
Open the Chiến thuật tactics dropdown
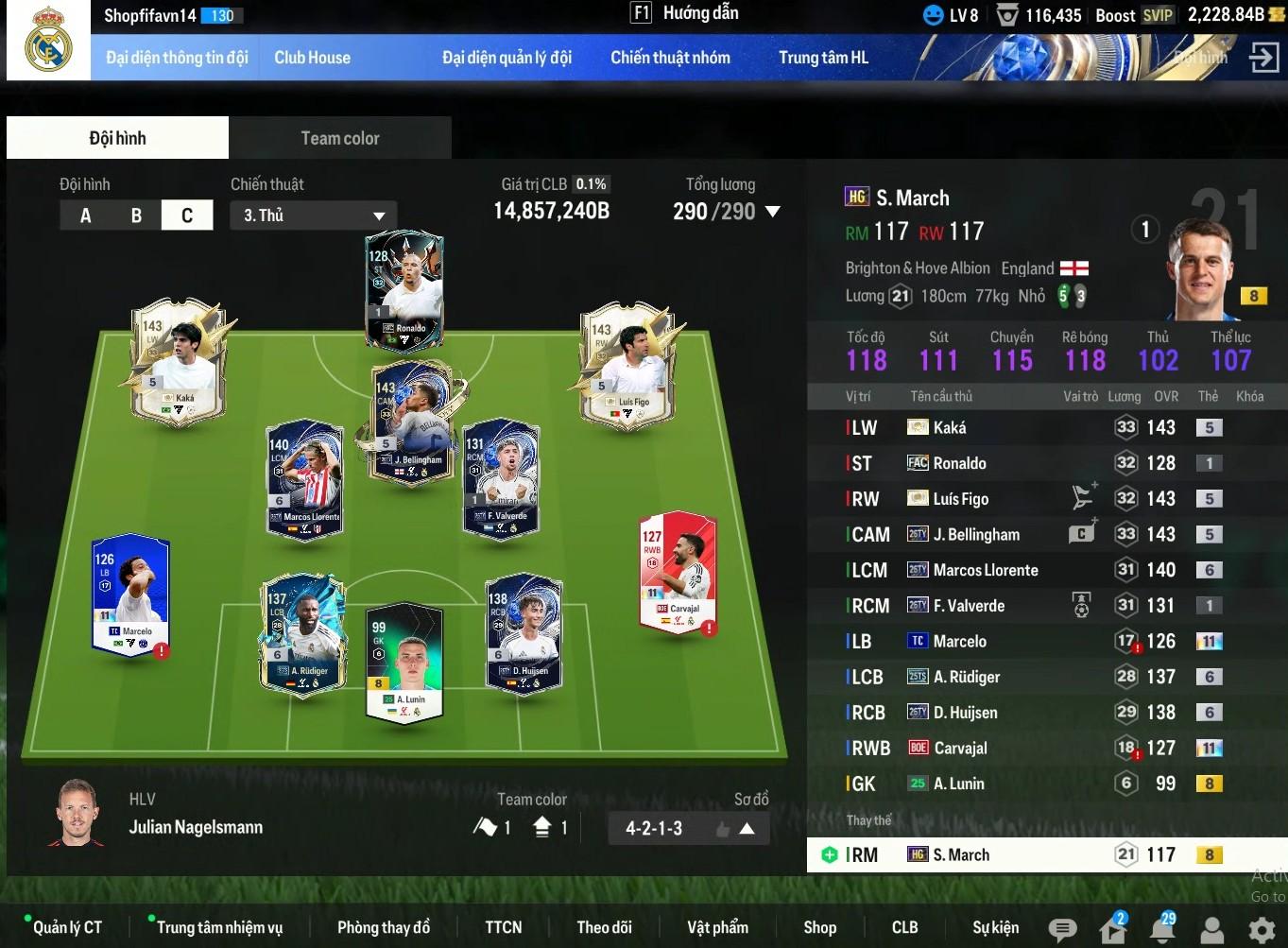click(313, 215)
